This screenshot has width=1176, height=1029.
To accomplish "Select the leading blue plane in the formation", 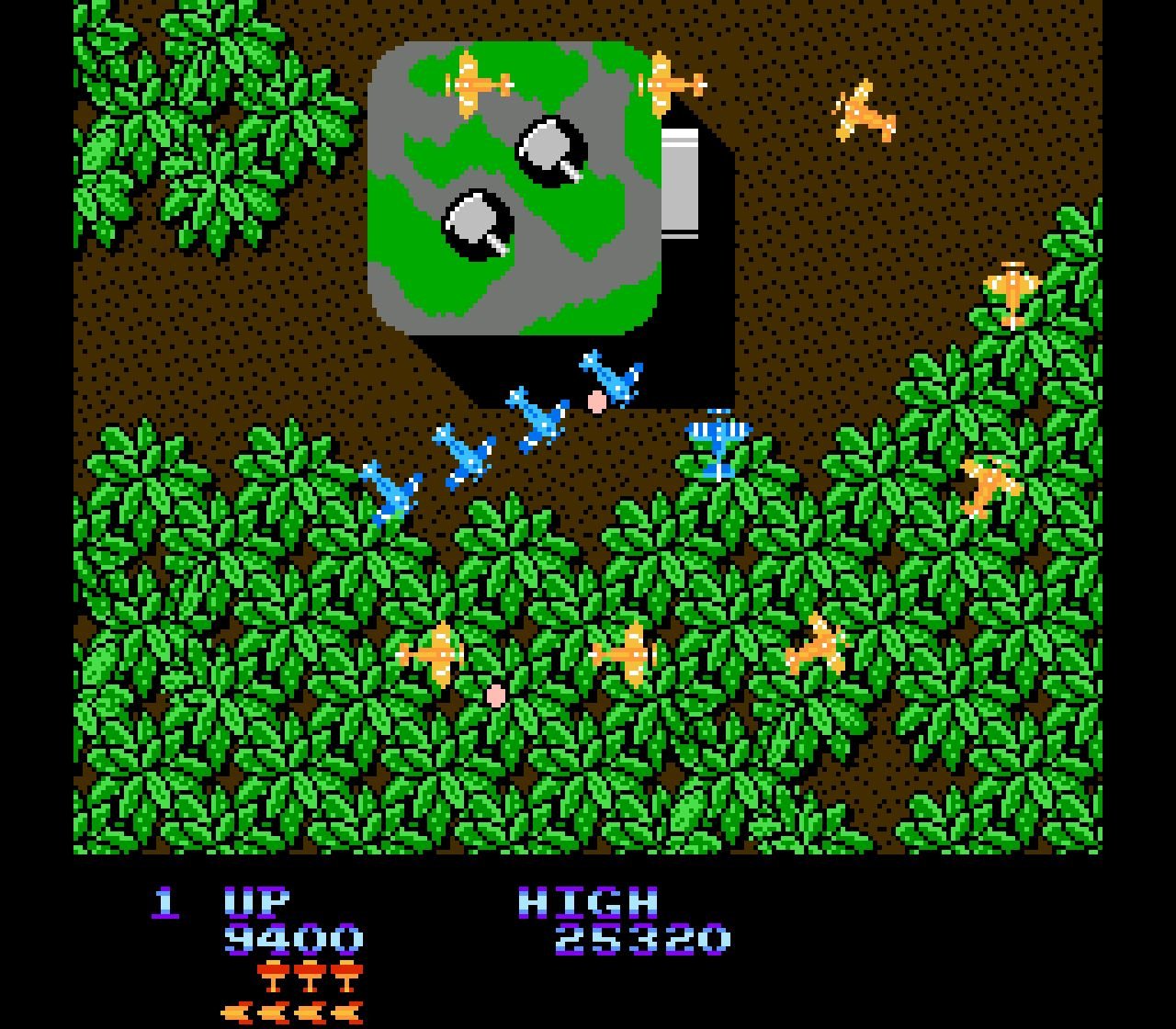I will coord(611,377).
